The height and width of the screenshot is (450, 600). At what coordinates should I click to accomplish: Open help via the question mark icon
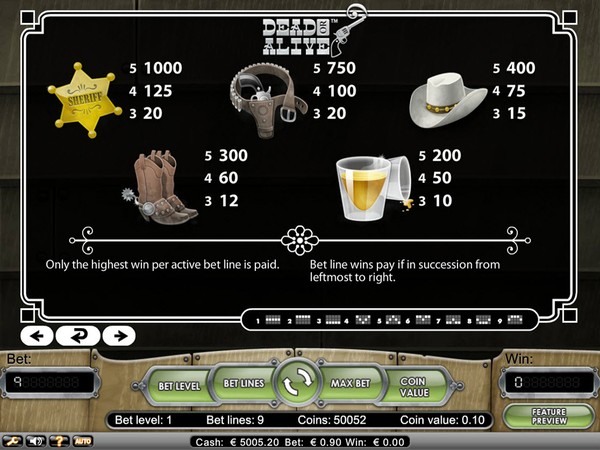click(x=61, y=440)
